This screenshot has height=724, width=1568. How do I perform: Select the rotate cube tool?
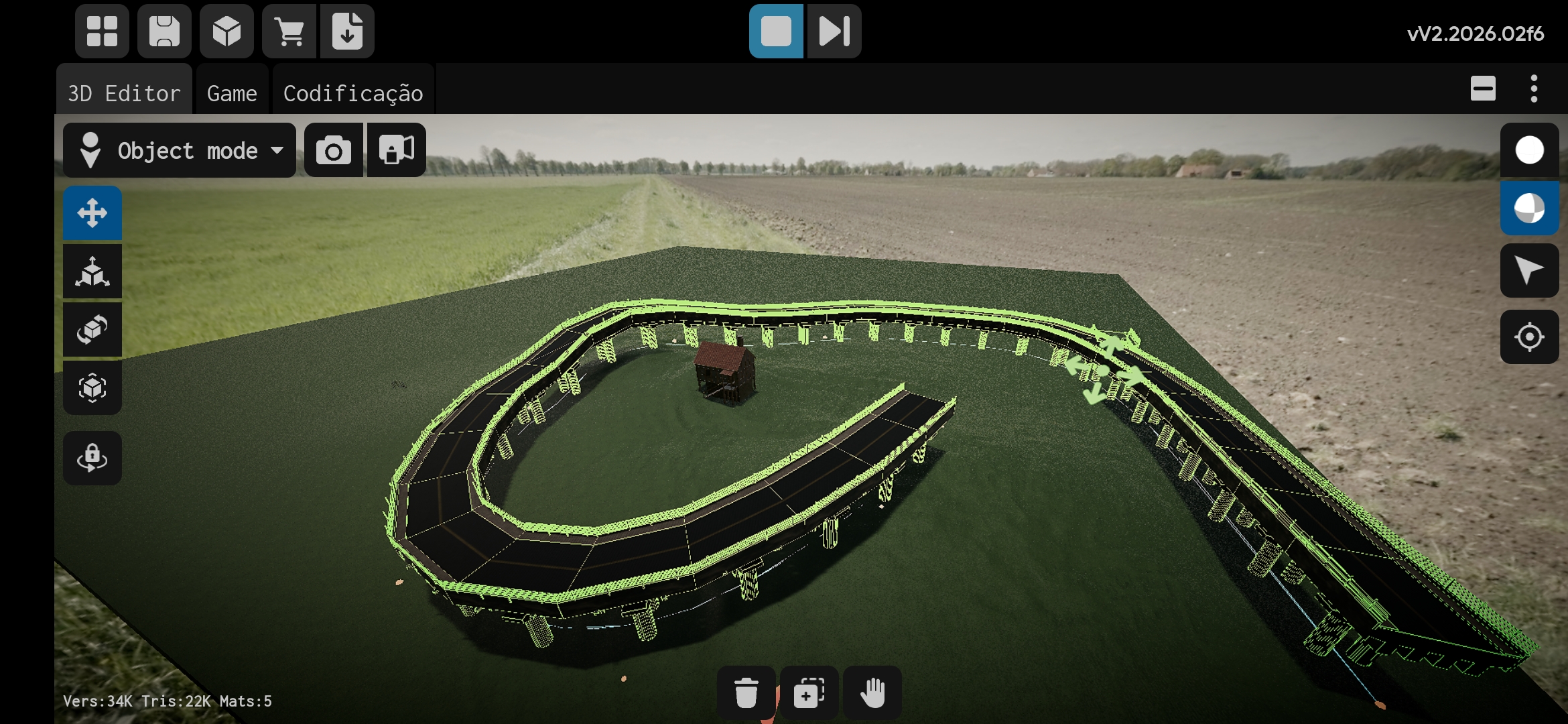pyautogui.click(x=92, y=329)
